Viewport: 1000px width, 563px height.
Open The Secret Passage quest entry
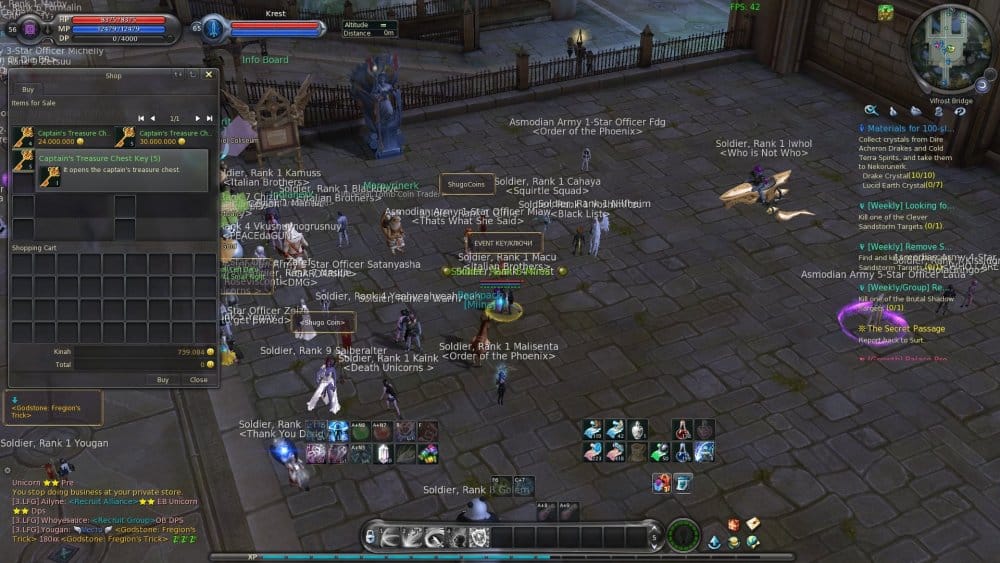[905, 328]
